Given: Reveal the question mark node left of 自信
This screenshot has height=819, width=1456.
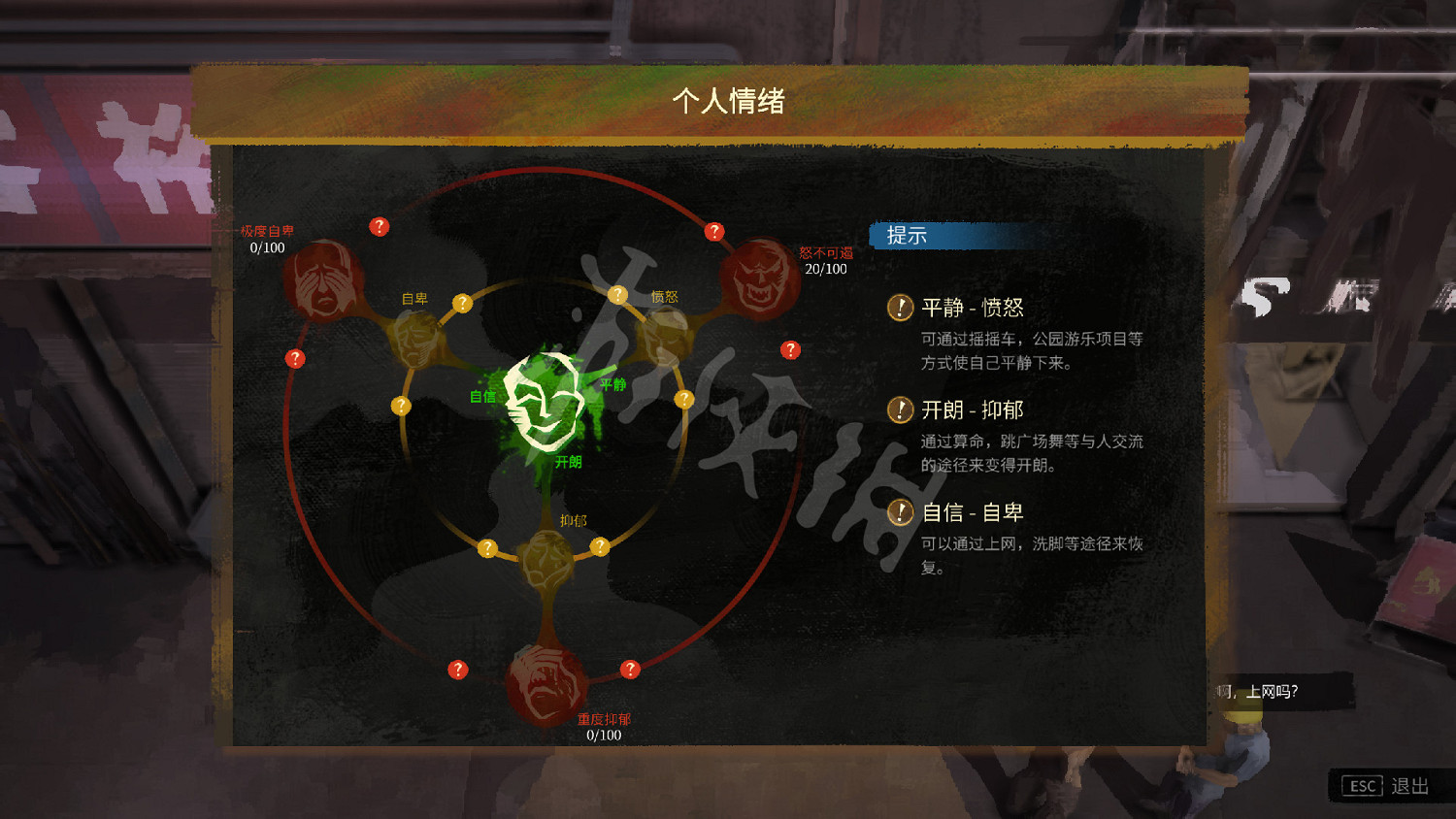Looking at the screenshot, I should pyautogui.click(x=401, y=407).
